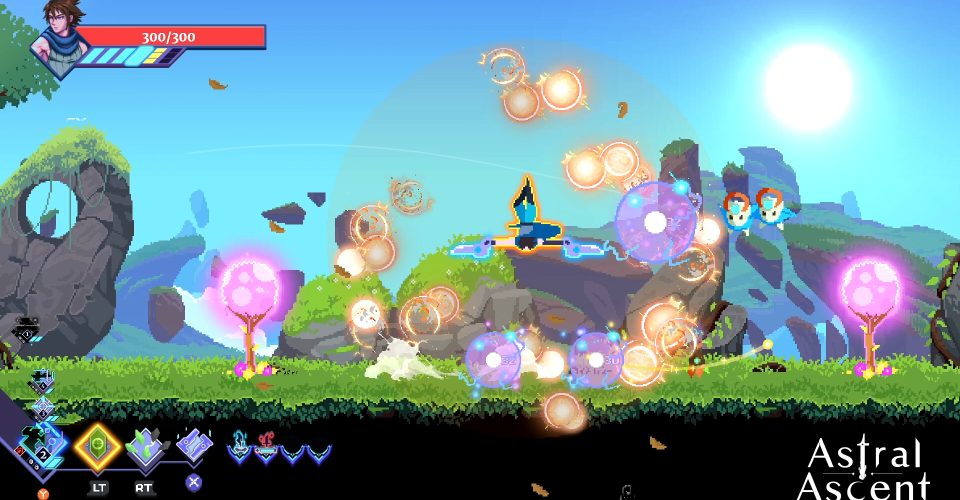This screenshot has height=500, width=960.
Task: Select the blue flame aura slot
Action: 241,447
